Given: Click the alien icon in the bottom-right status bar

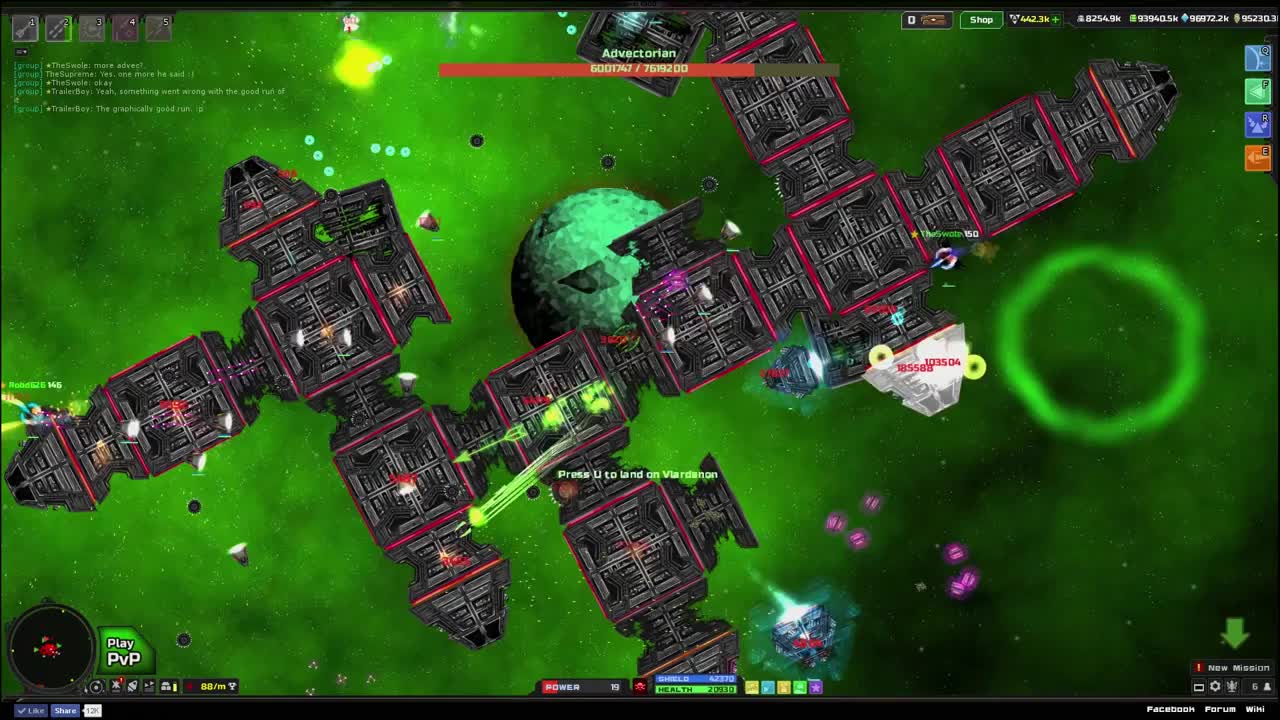Looking at the screenshot, I should tap(1232, 687).
